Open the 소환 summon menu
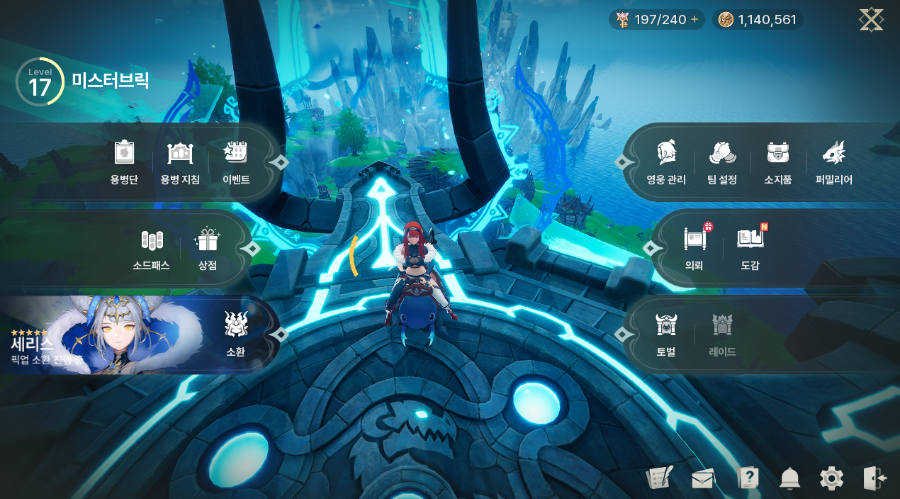The height and width of the screenshot is (499, 900). click(235, 333)
